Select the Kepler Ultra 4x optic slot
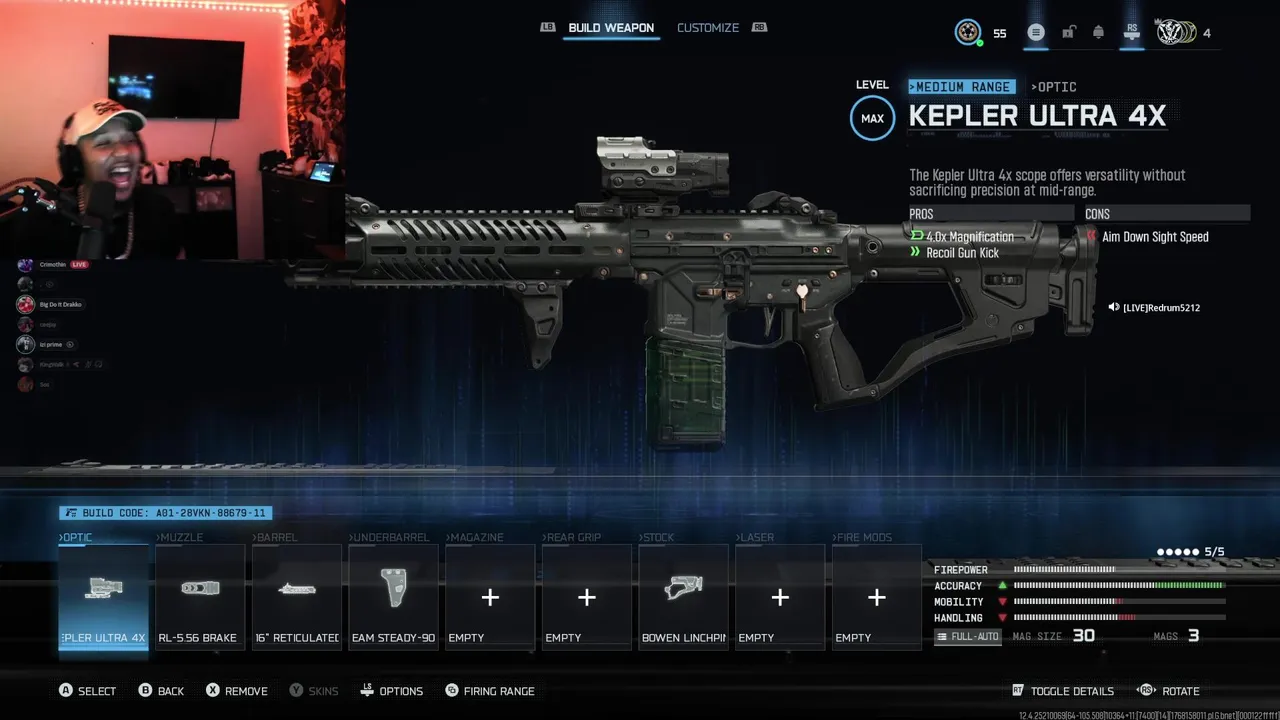Viewport: 1280px width, 720px height. click(104, 597)
